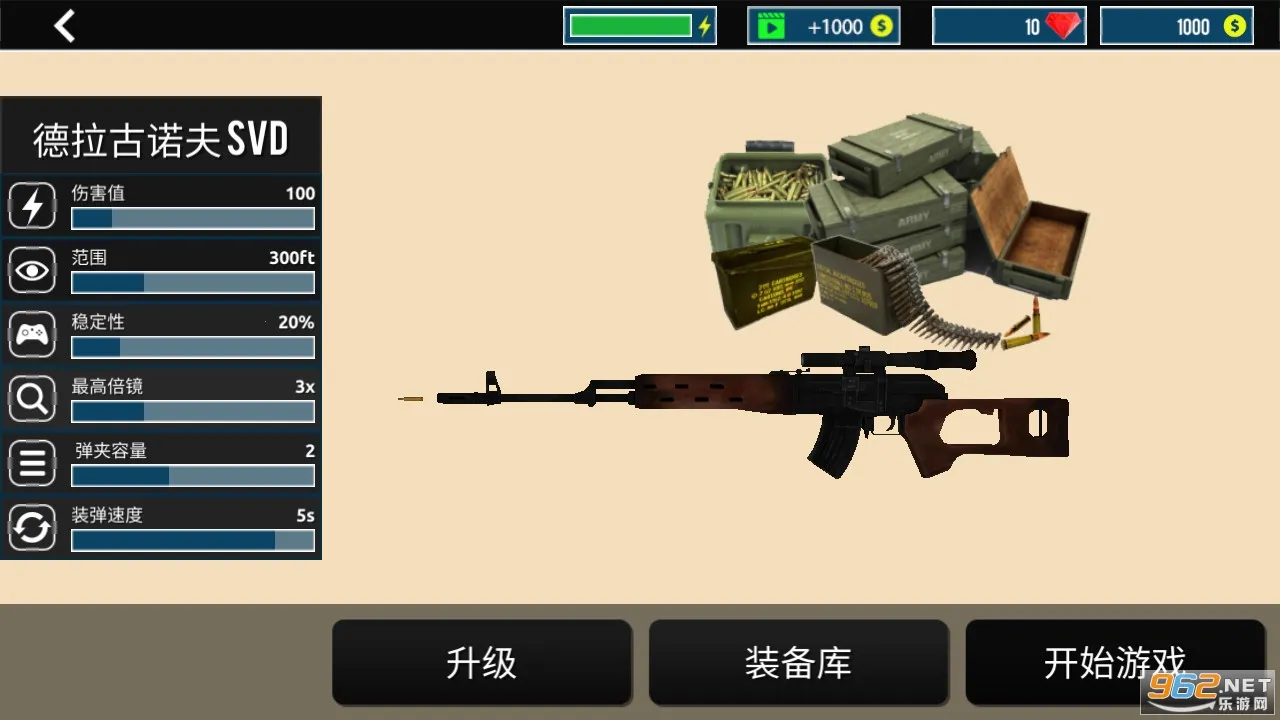Click the eye icon for range stat

[32, 269]
